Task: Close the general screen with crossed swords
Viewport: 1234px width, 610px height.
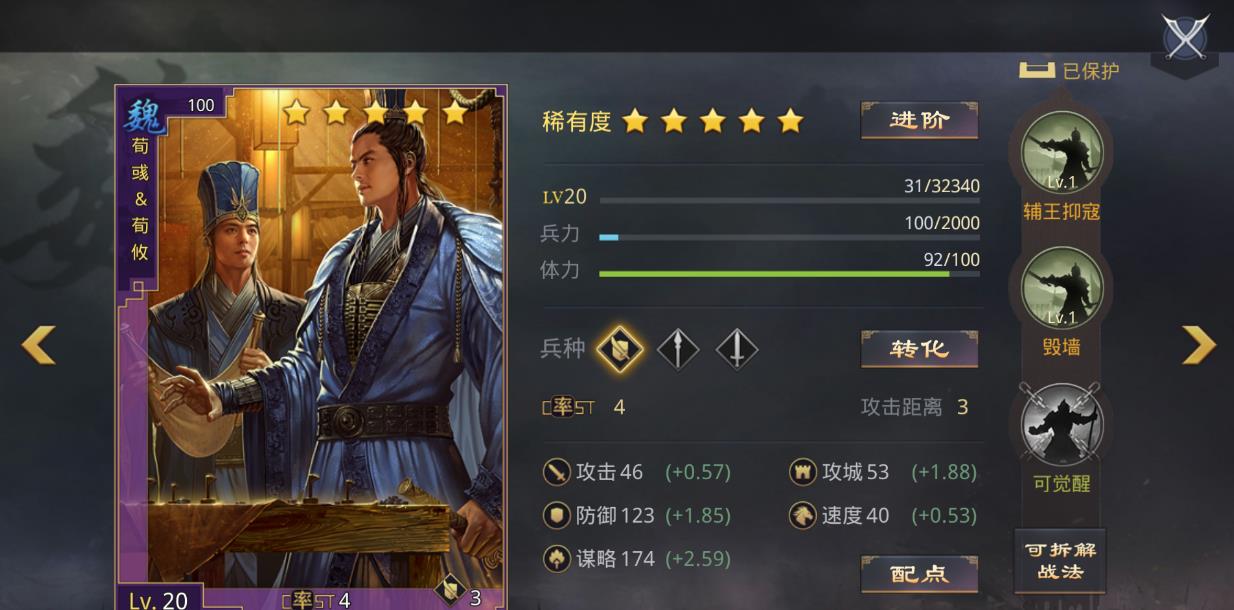Action: click(1186, 38)
